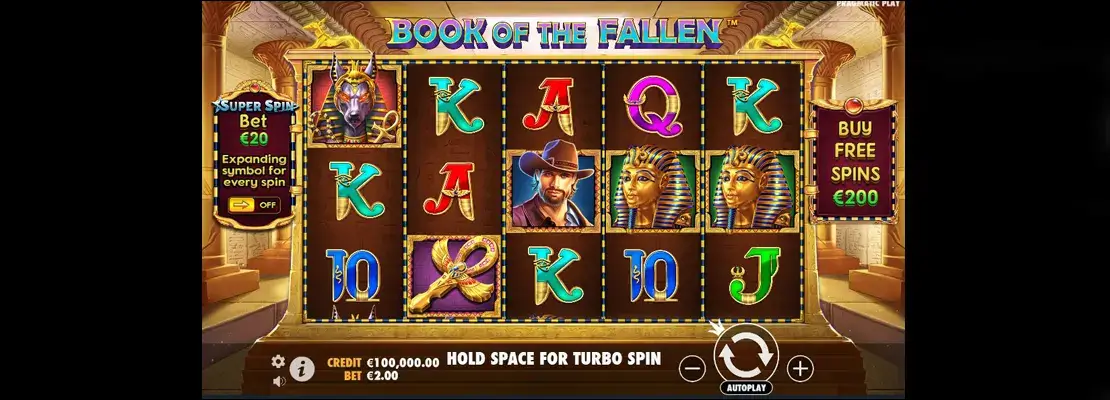Decrease the bet with the minus button
This screenshot has width=1110, height=400.
[x=692, y=368]
